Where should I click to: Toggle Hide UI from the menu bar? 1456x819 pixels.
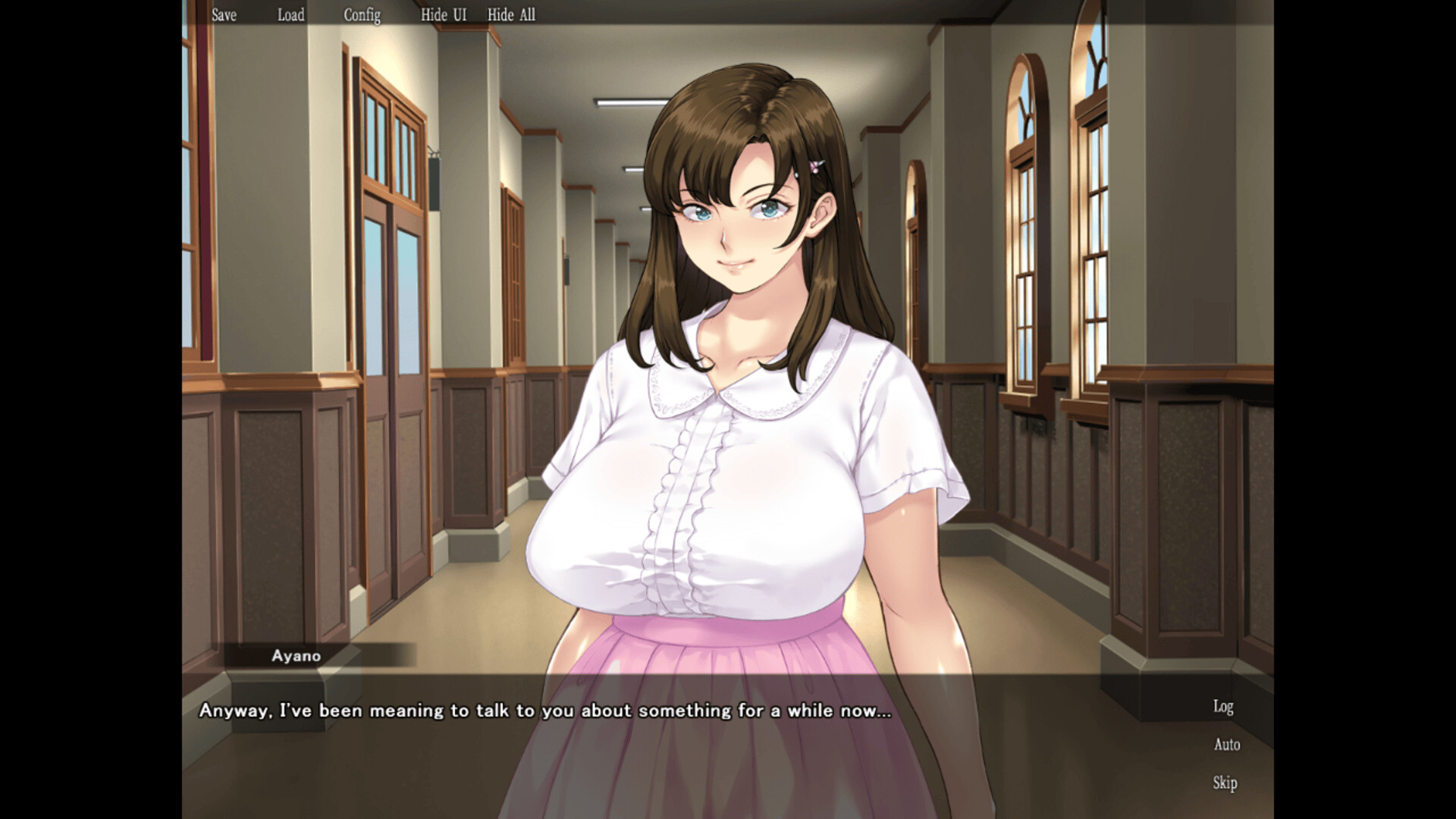point(444,14)
